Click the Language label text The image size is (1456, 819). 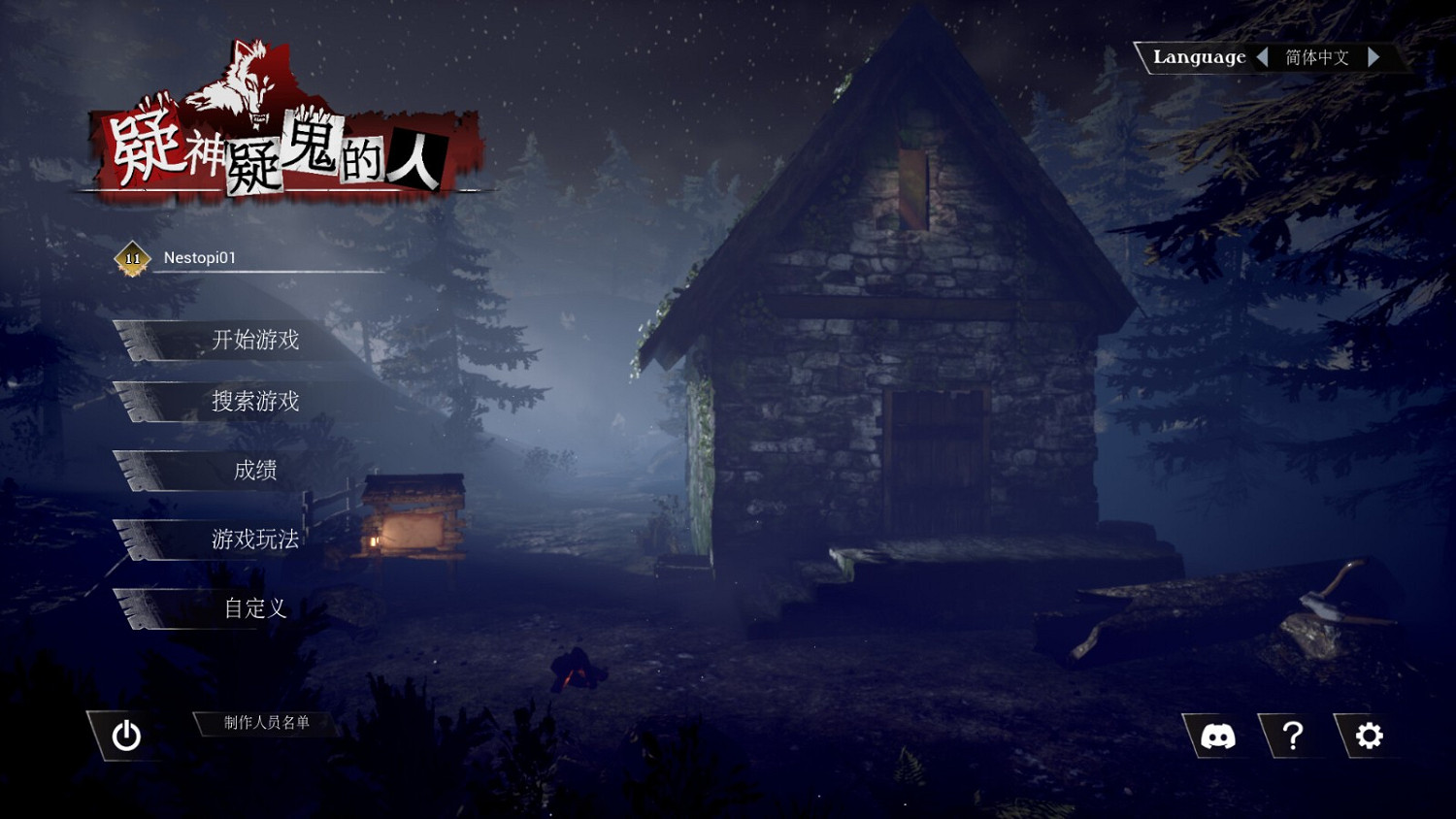click(1200, 57)
